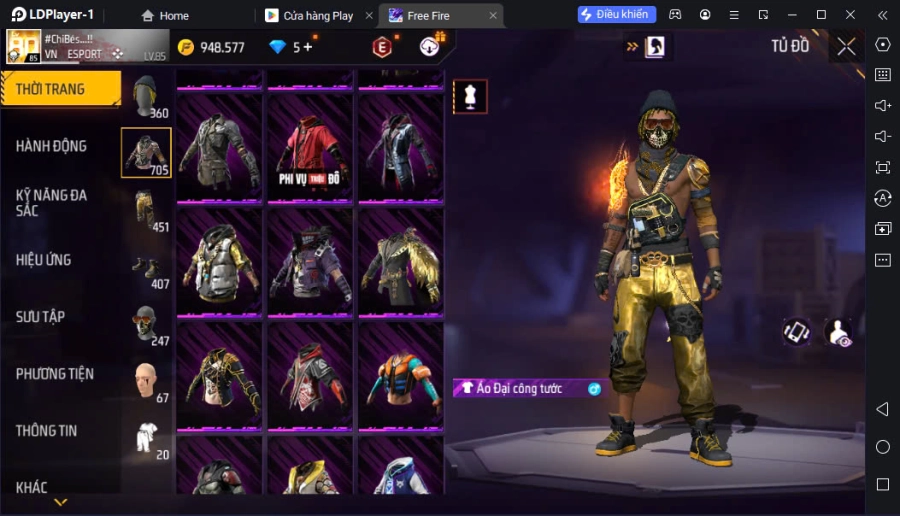The image size is (900, 516).
Task: Open the PHƯƠNG TIỆN category
Action: [x=55, y=374]
